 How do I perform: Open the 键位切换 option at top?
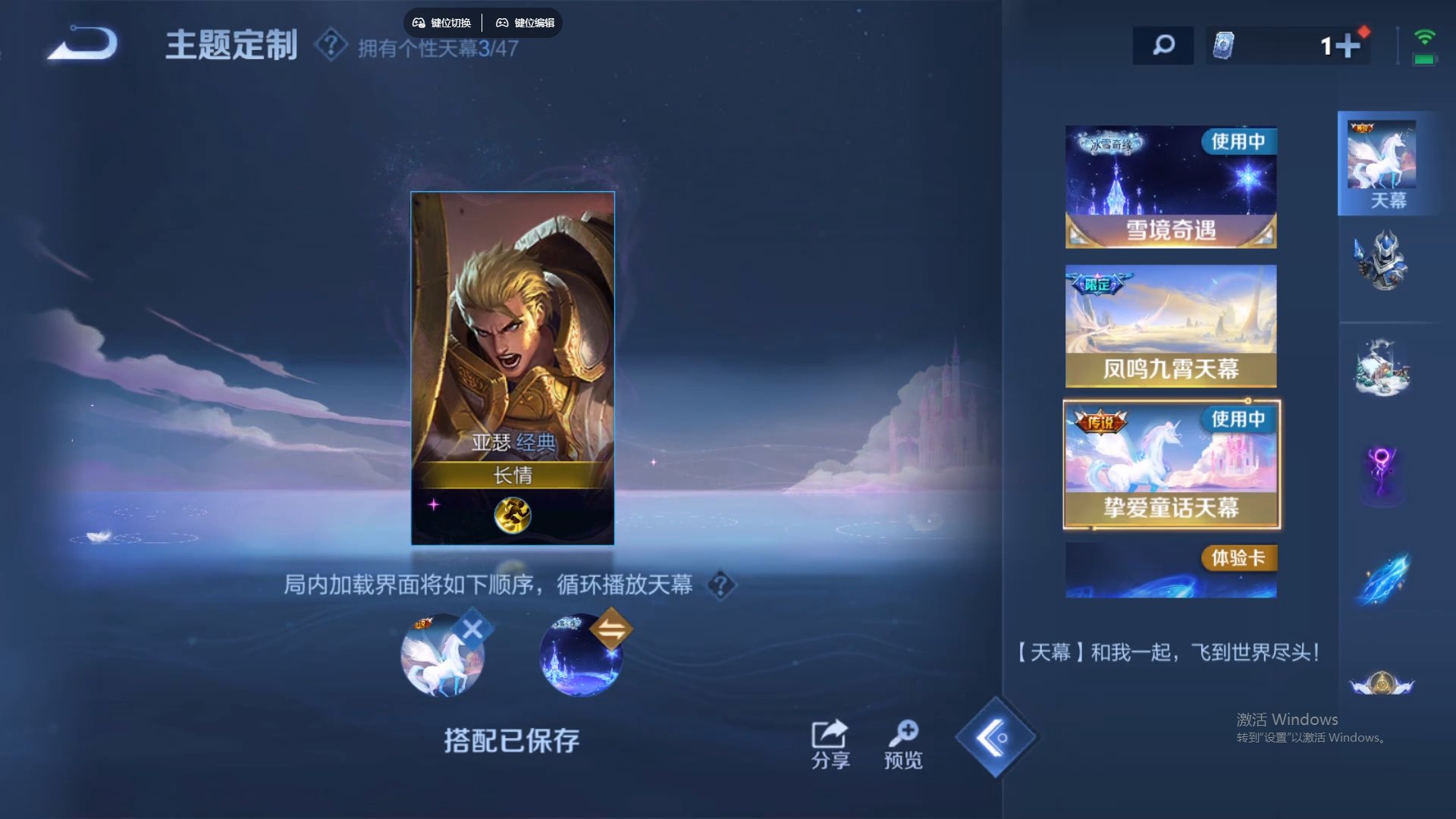pyautogui.click(x=442, y=23)
